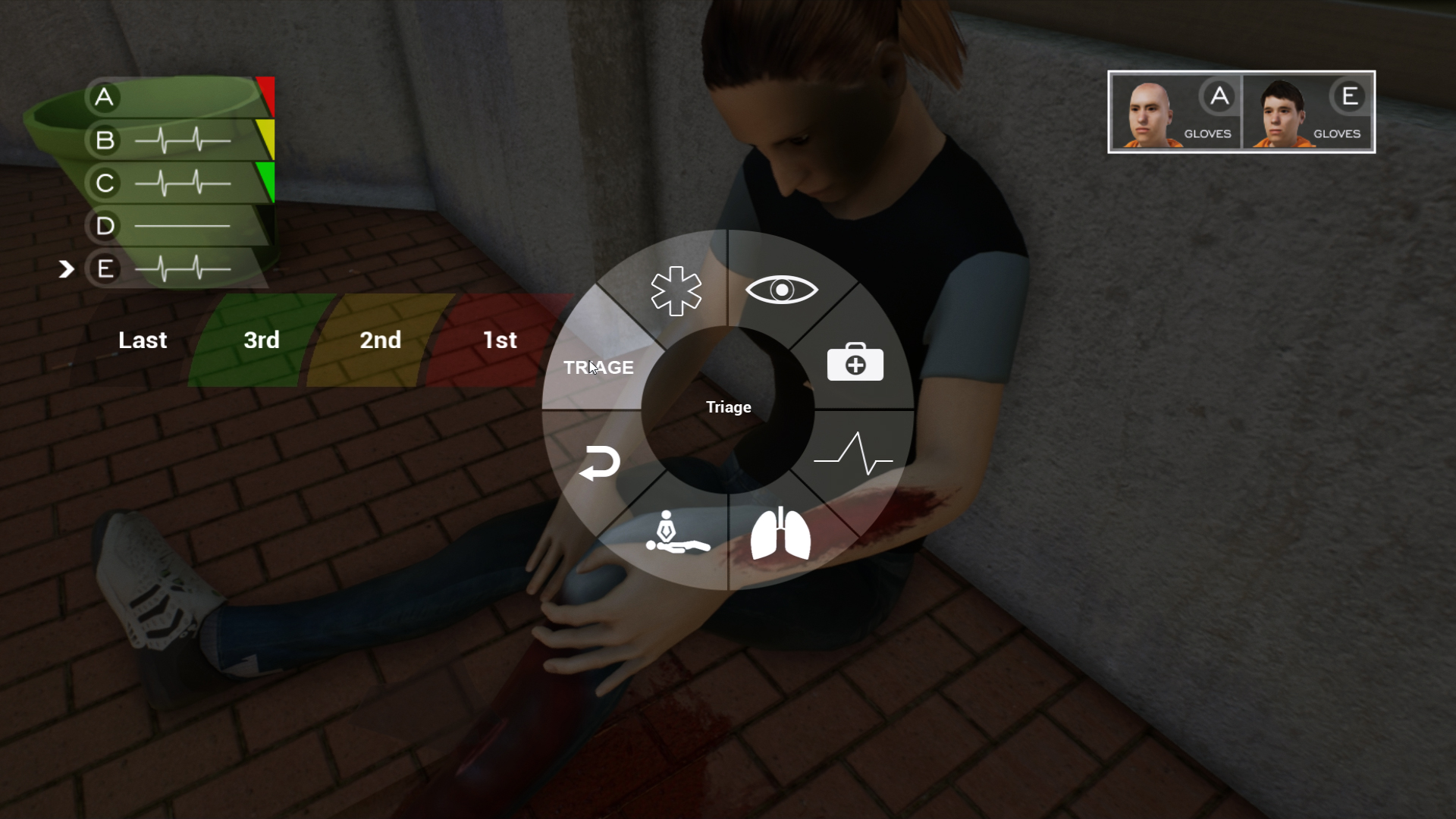
Task: Assign 3rd priority to the patient
Action: click(261, 340)
